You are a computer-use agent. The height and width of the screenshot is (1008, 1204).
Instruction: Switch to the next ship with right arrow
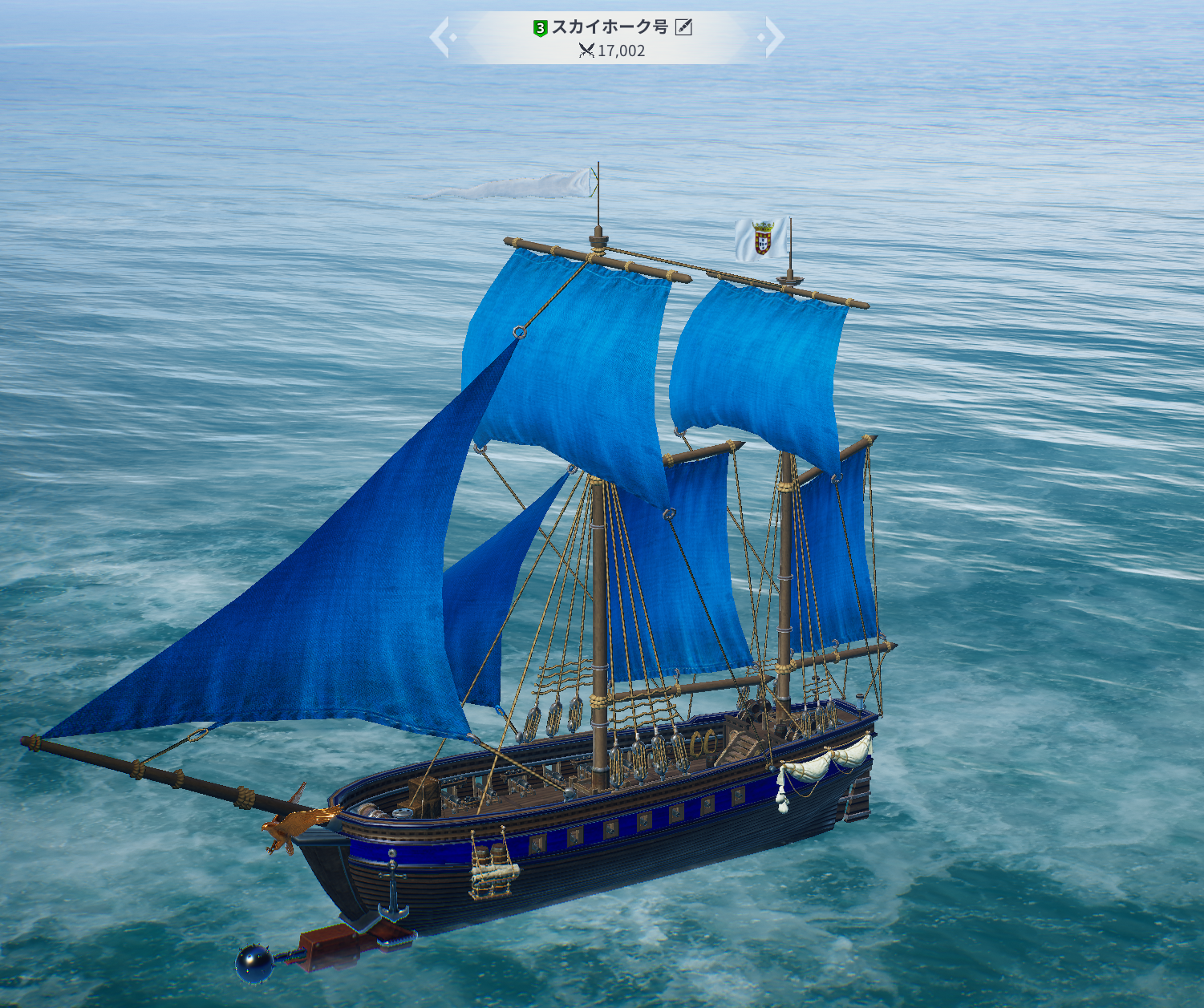click(x=774, y=38)
